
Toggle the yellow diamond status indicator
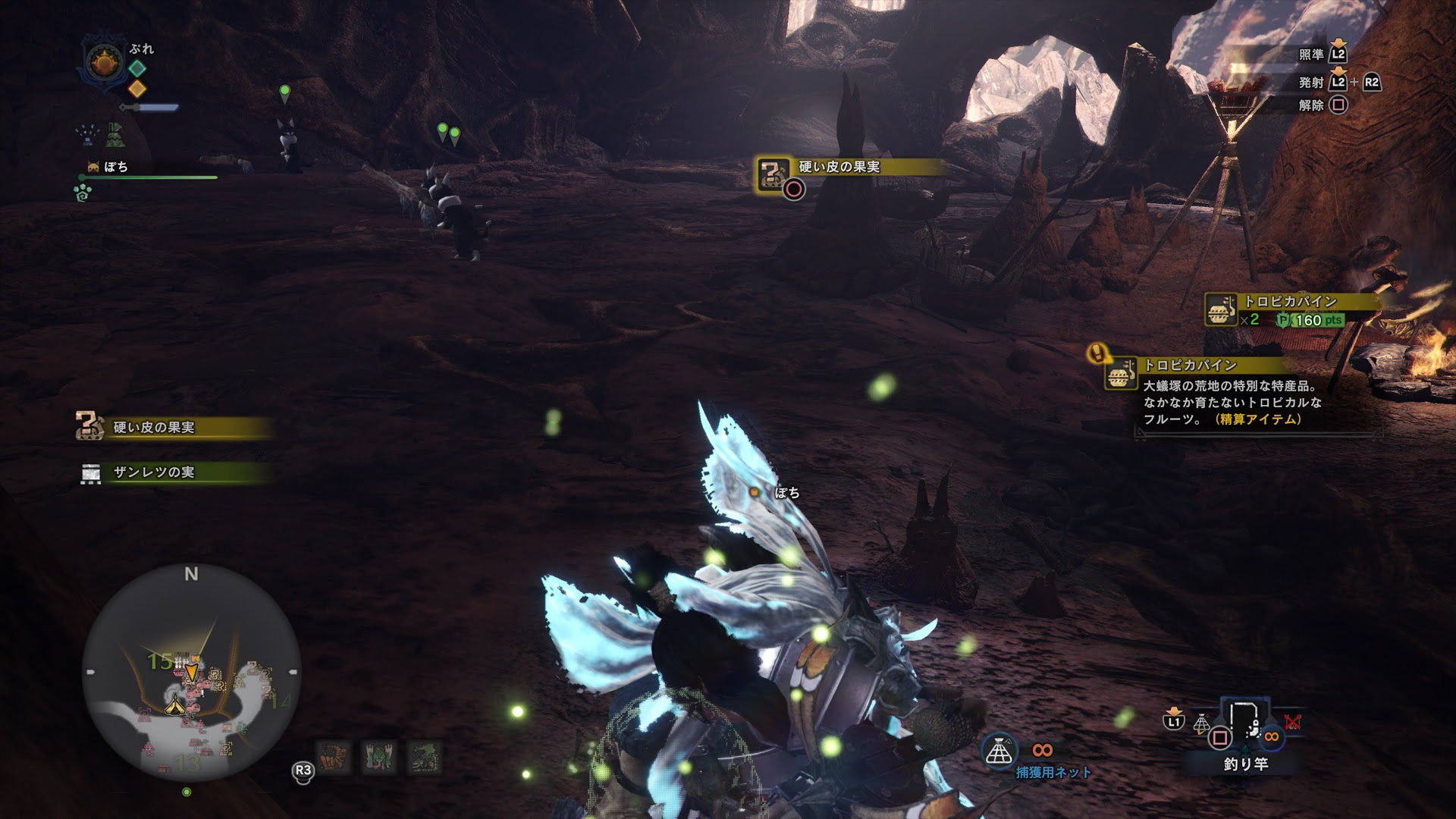(138, 89)
